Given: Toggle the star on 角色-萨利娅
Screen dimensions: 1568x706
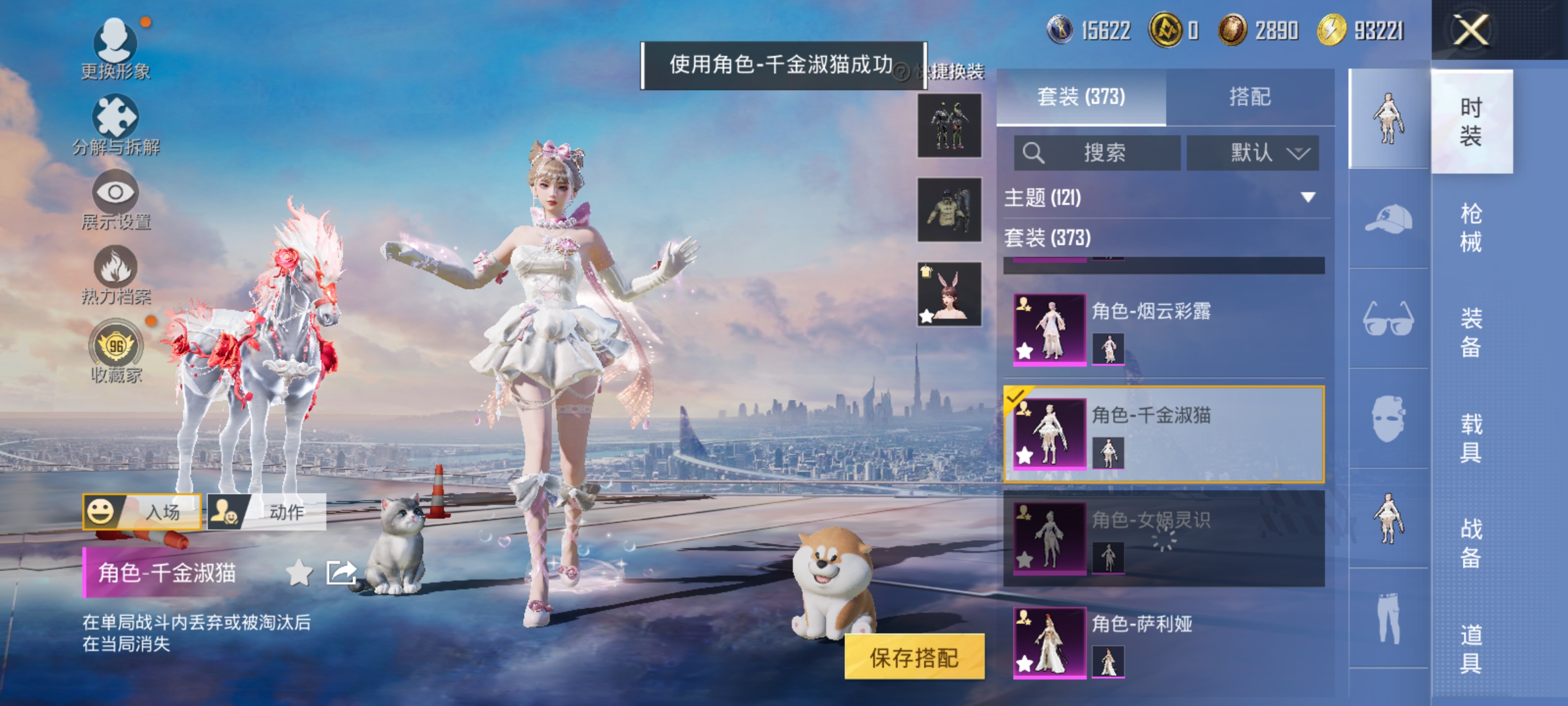Looking at the screenshot, I should tap(1026, 664).
